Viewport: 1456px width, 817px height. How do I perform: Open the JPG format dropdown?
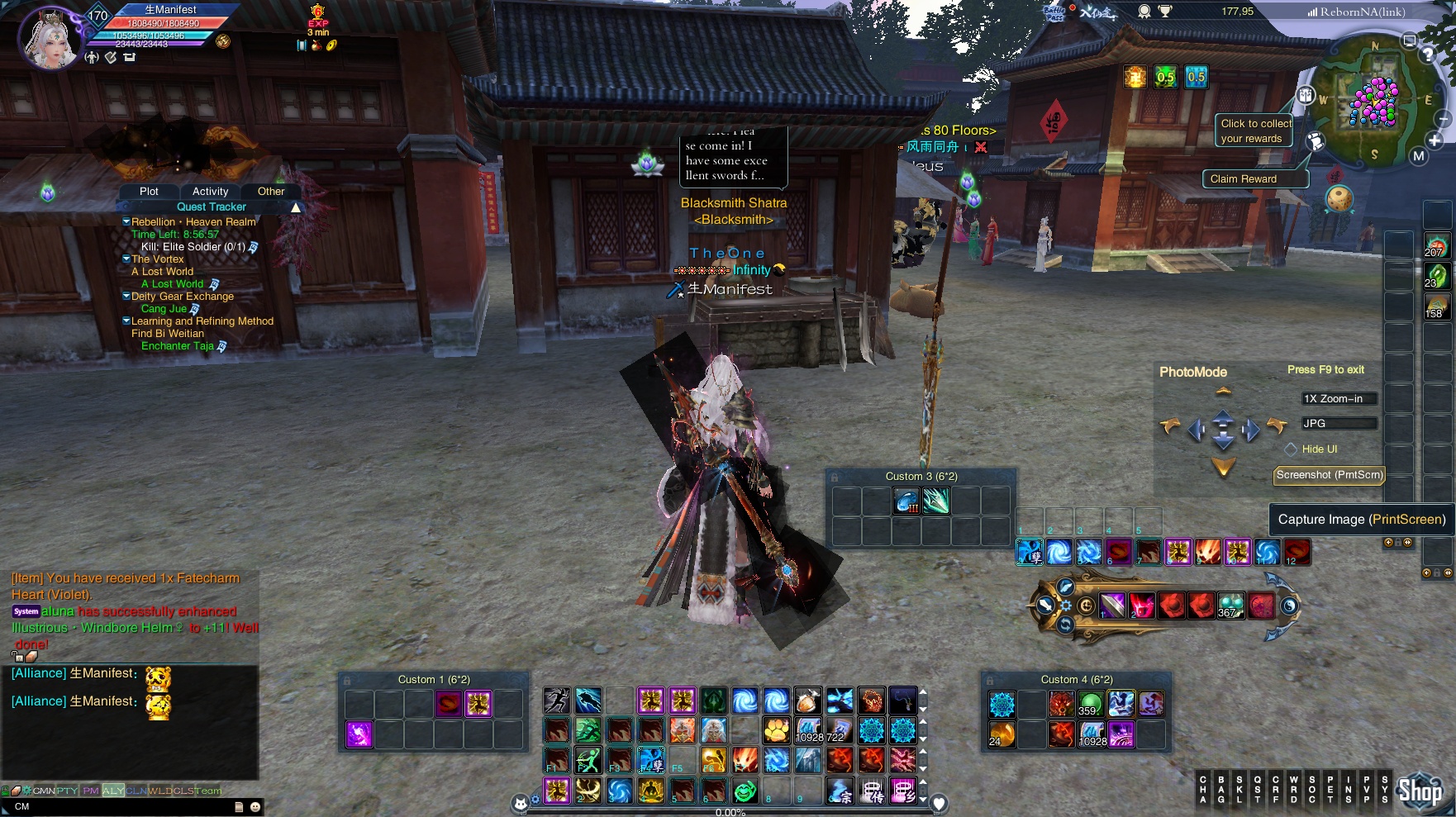[1339, 424]
